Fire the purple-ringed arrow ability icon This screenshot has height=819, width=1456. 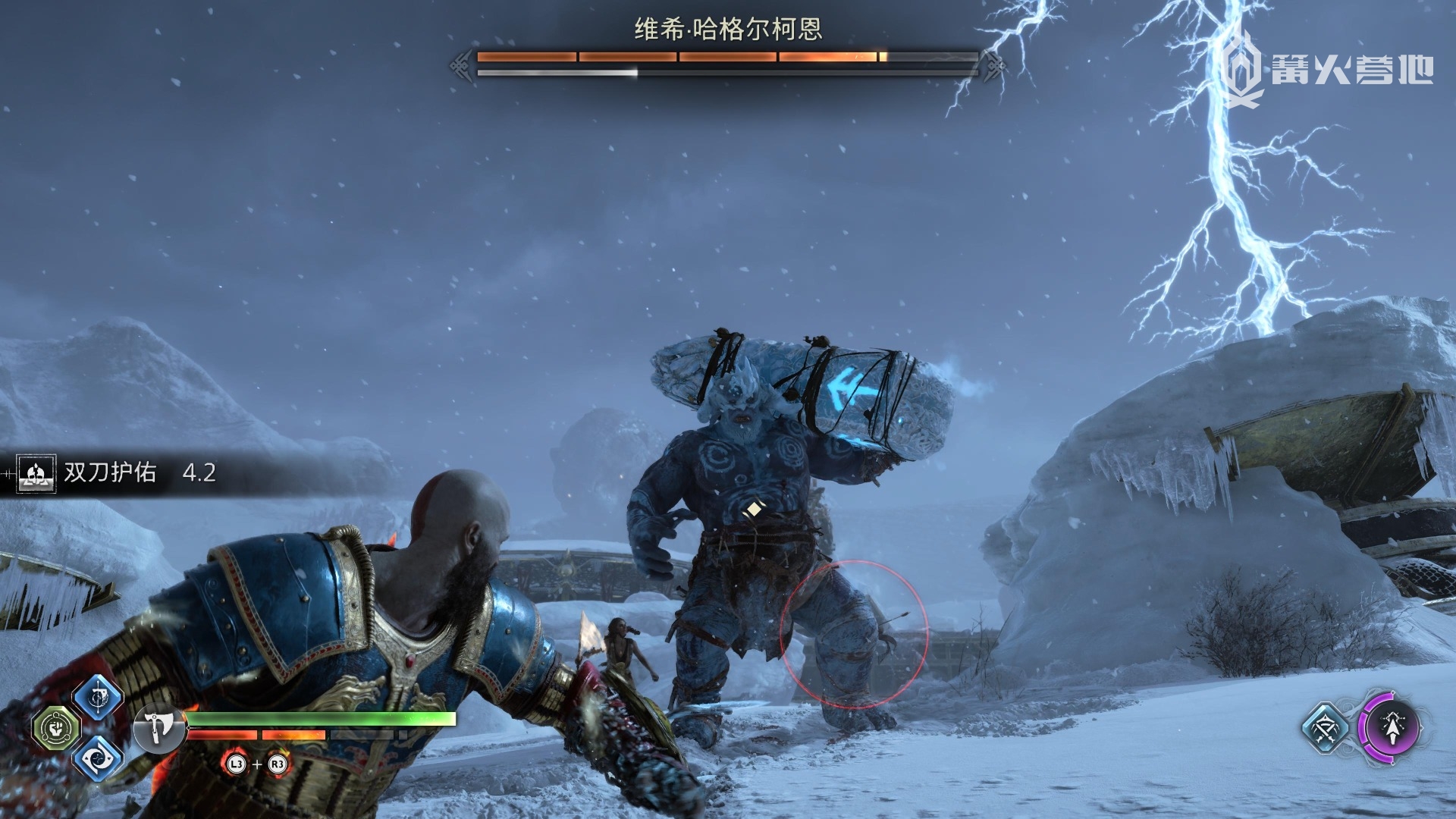1391,728
